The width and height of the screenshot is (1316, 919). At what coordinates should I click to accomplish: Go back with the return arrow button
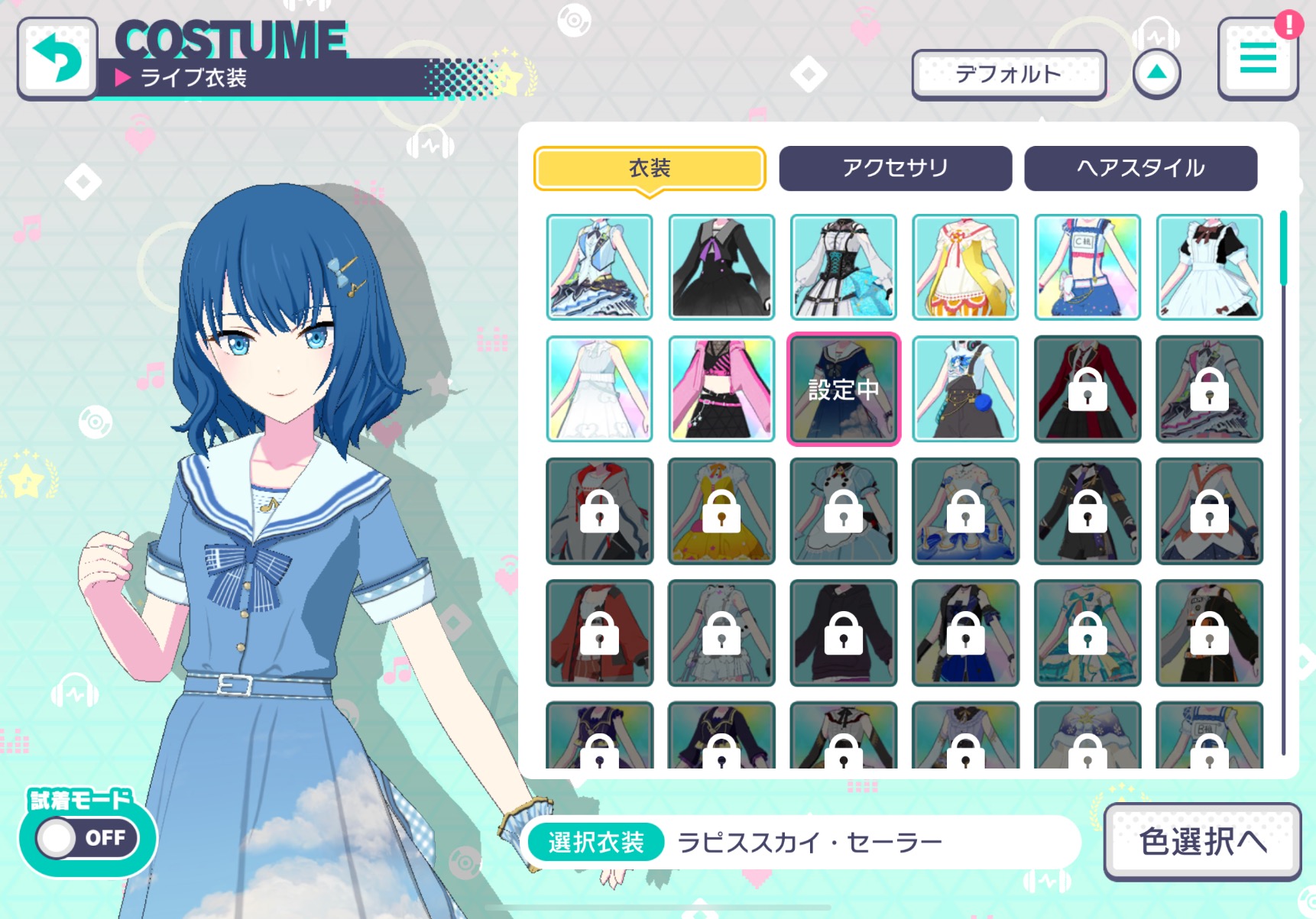(57, 58)
